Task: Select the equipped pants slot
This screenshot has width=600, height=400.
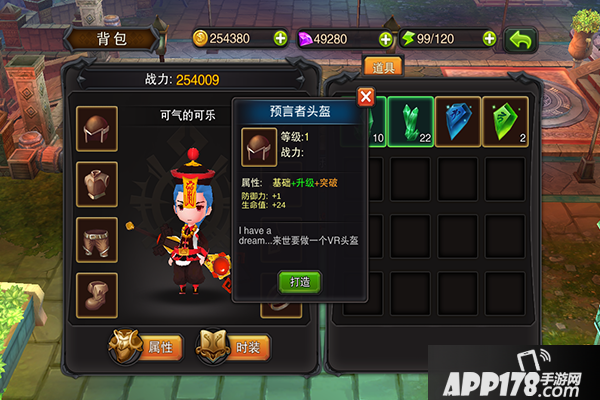Action: pos(97,240)
